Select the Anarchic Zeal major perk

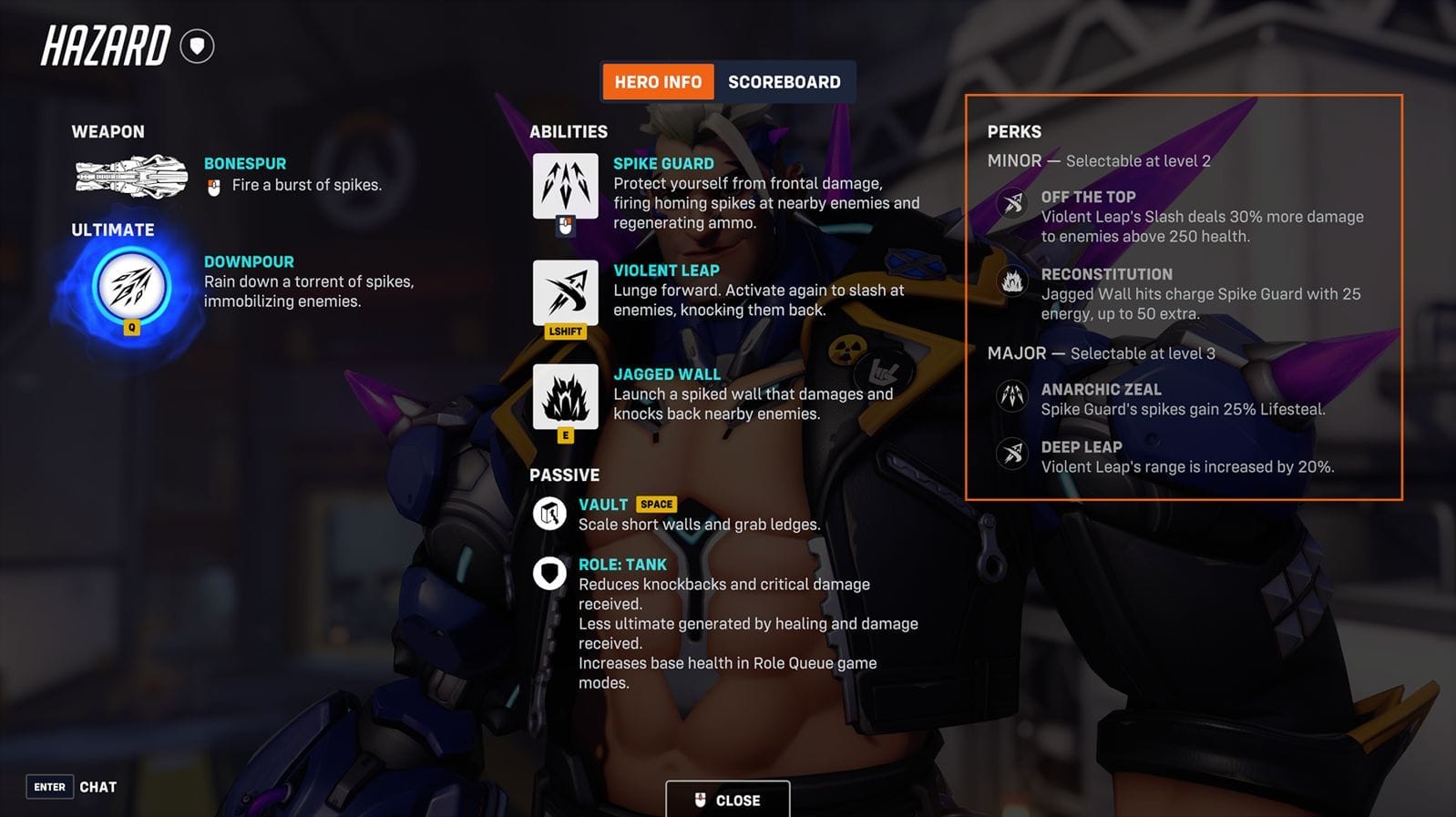(1011, 396)
